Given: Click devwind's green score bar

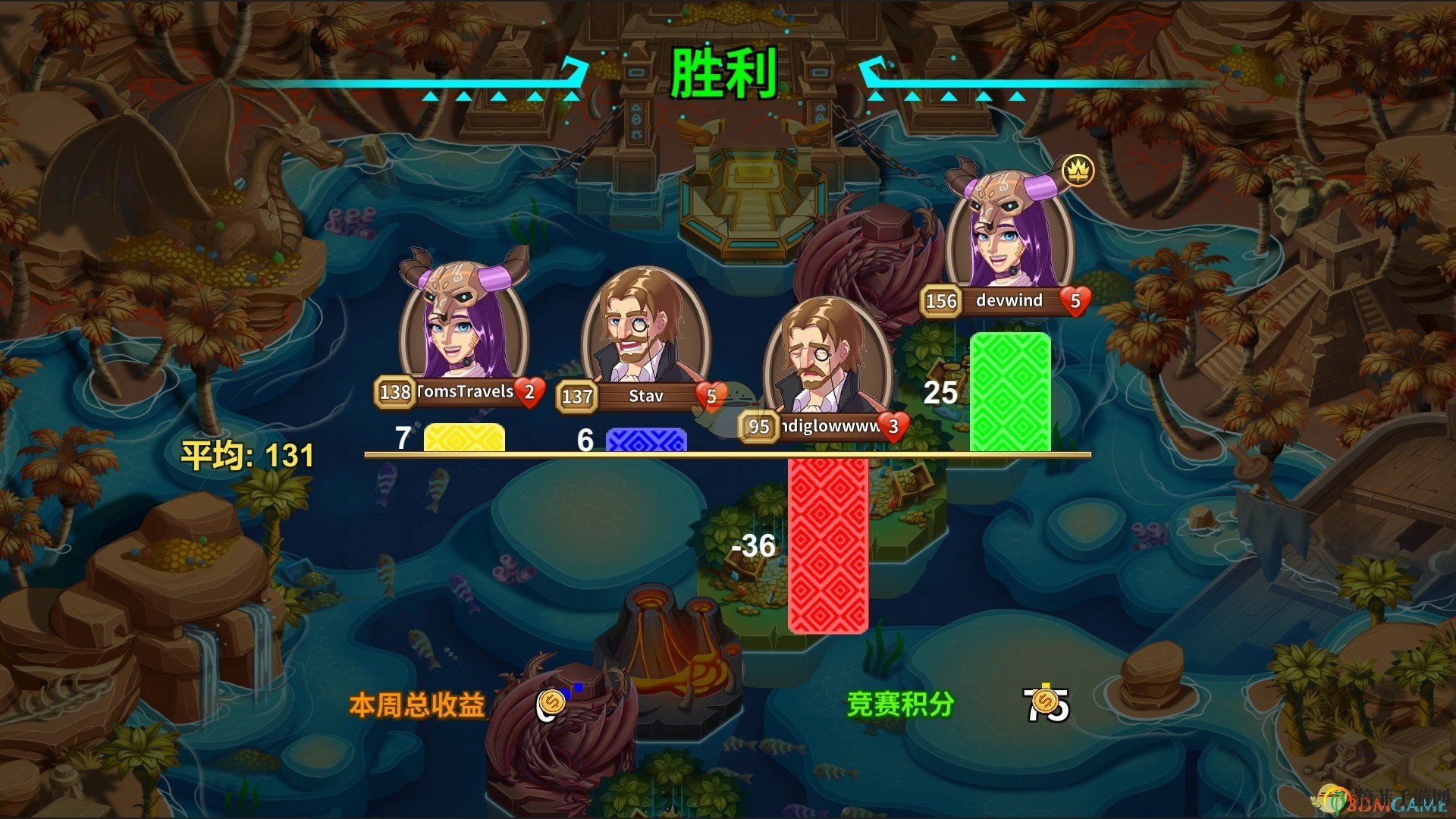Looking at the screenshot, I should (x=1009, y=391).
